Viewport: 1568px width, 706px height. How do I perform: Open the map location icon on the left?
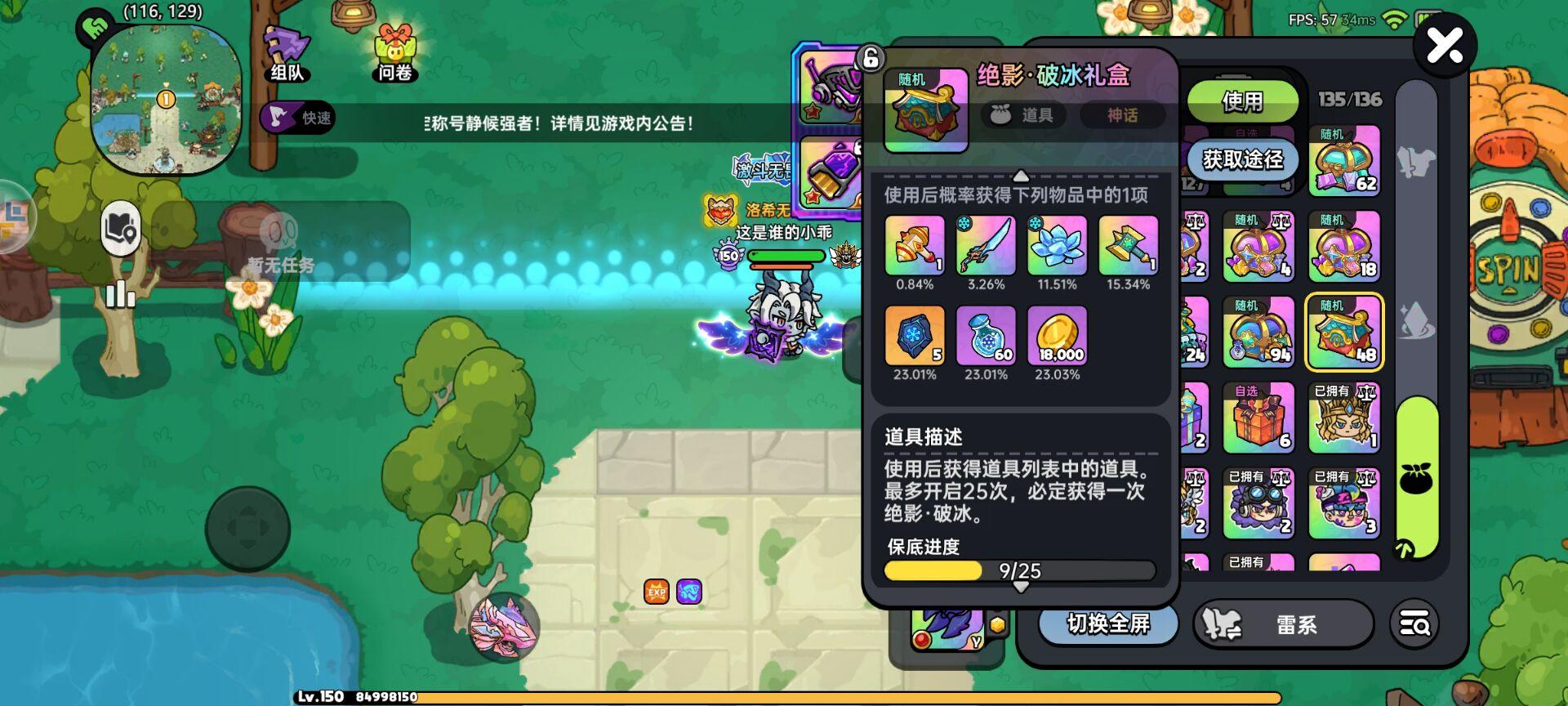[119, 230]
